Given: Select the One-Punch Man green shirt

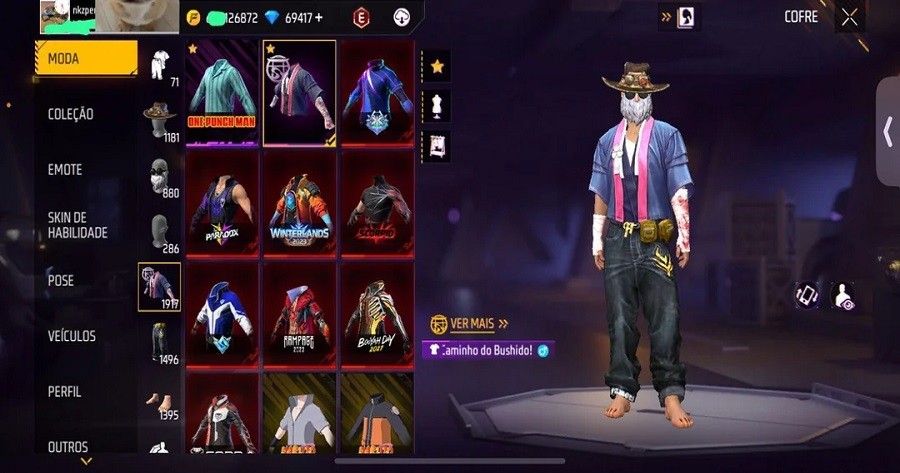Looking at the screenshot, I should (222, 92).
